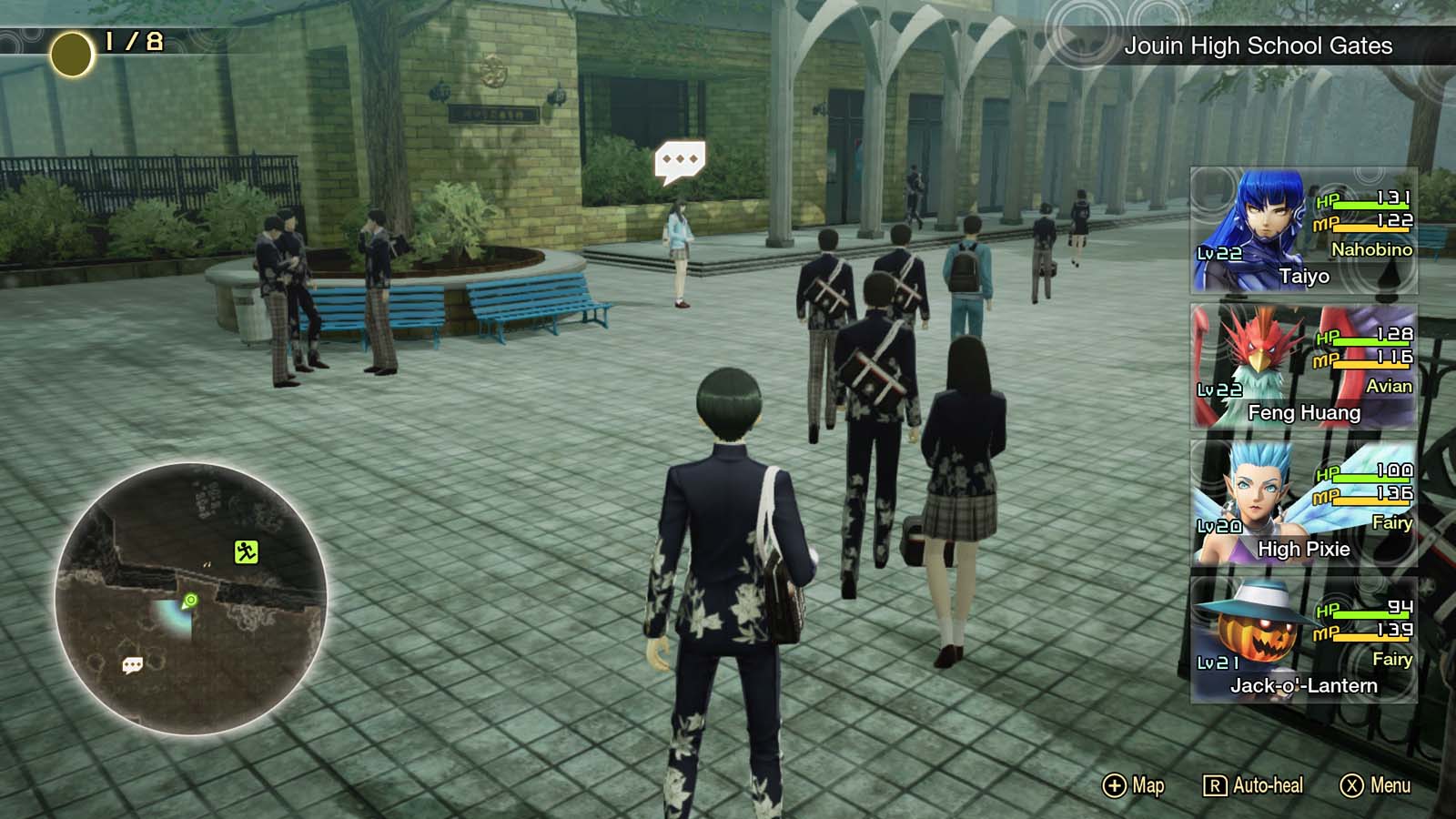Click the player position marker on the minimap
The image size is (1456, 819).
[x=188, y=601]
